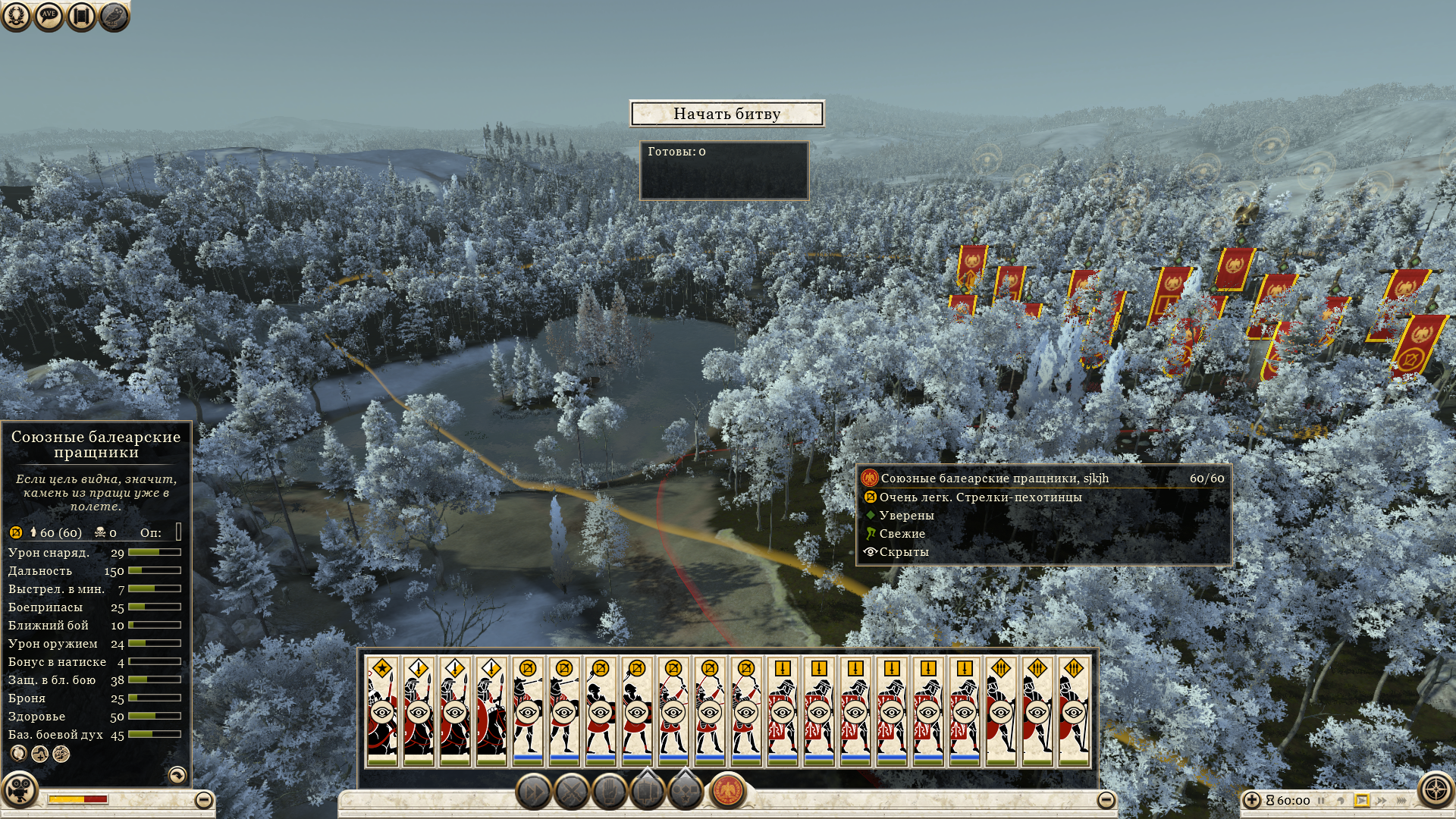The image size is (1456, 819).
Task: Show the scroll objectives panel
Action: click(x=81, y=16)
